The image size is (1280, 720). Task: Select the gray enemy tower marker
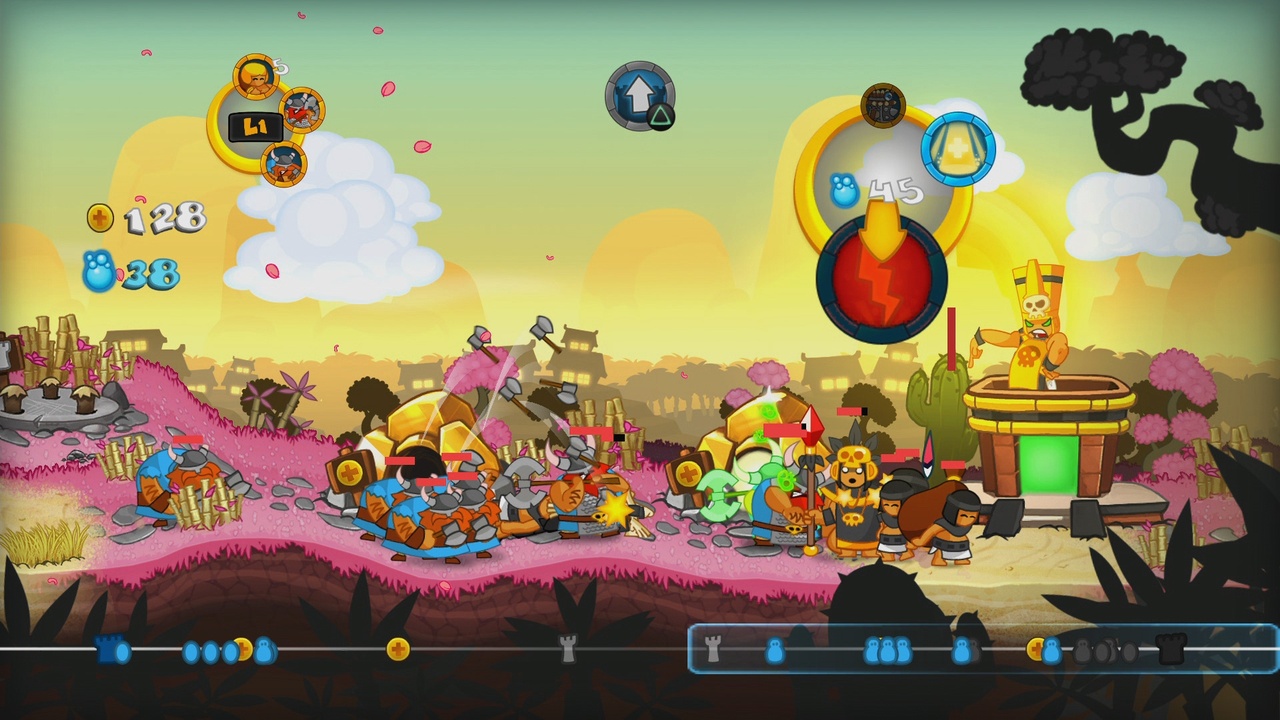(566, 650)
